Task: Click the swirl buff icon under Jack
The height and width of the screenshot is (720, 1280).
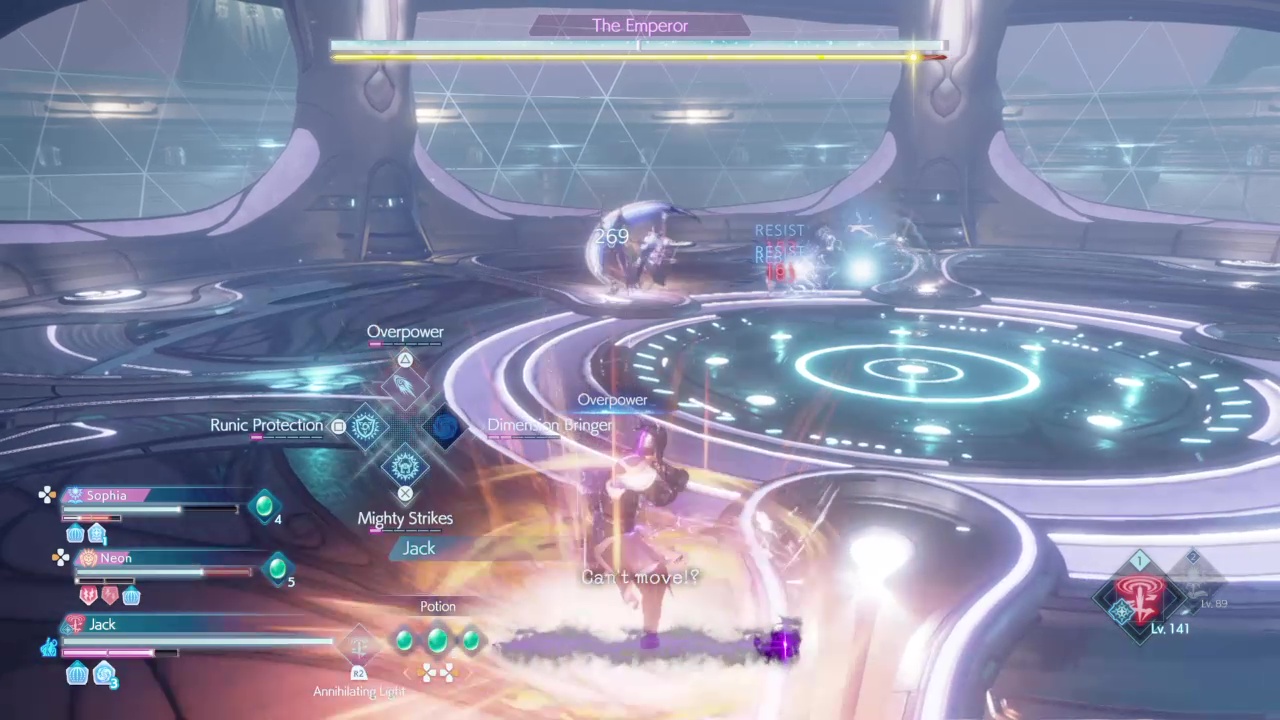Action: [103, 675]
